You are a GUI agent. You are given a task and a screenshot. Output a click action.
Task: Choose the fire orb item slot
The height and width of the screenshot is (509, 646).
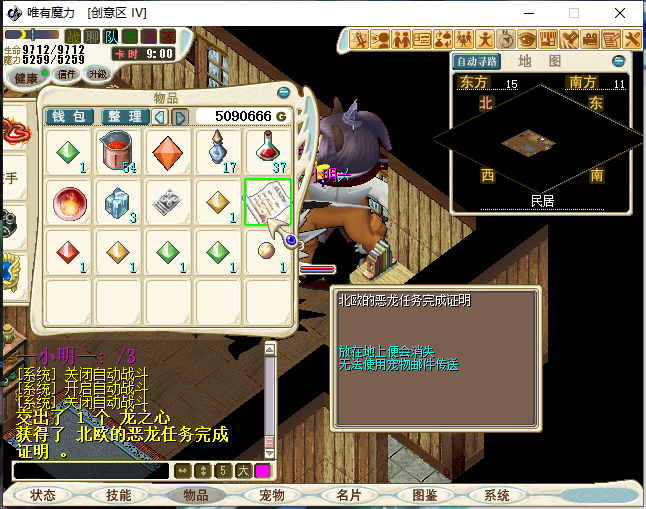pyautogui.click(x=69, y=203)
